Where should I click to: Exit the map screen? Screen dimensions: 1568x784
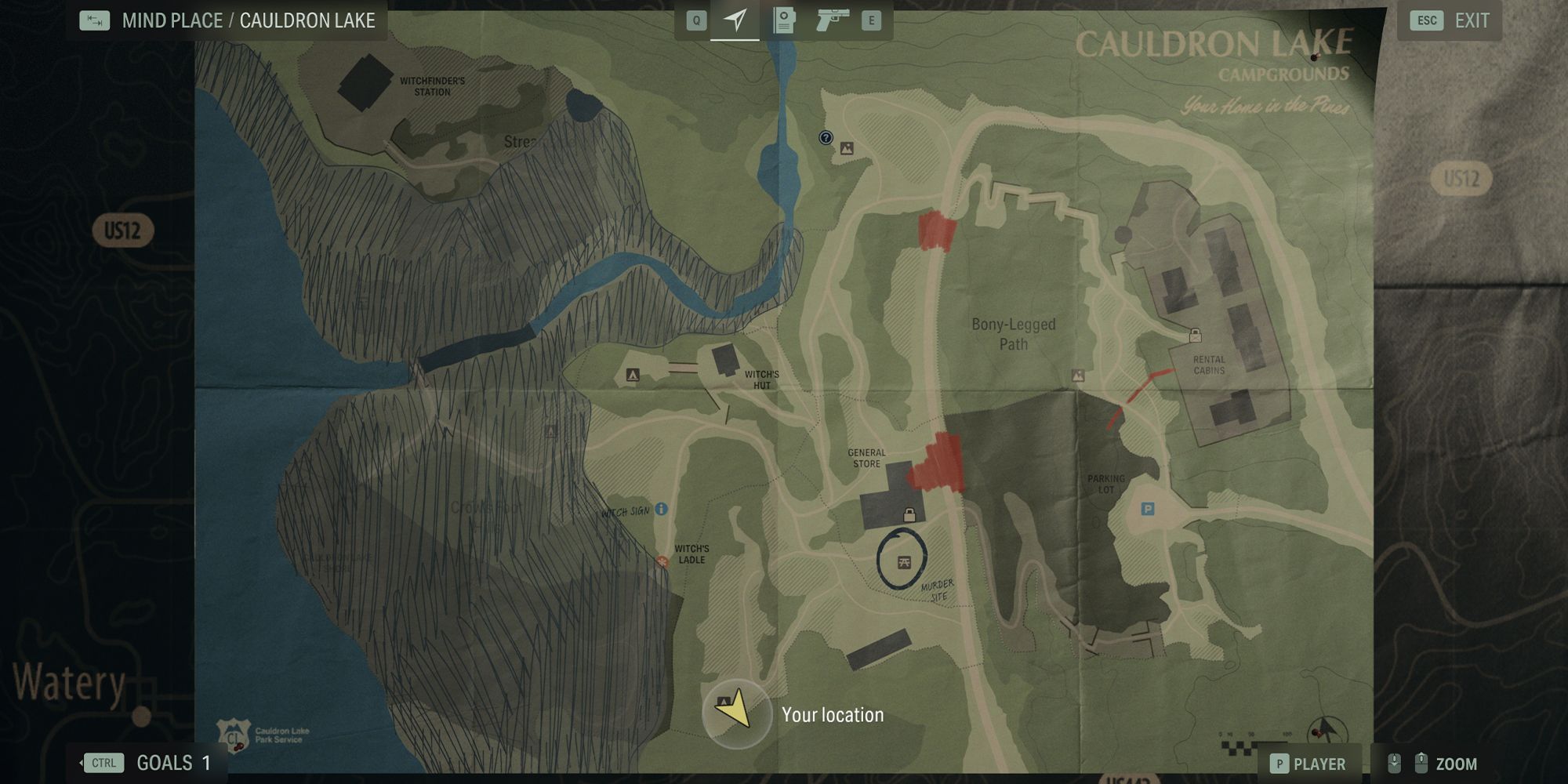[x=1450, y=21]
